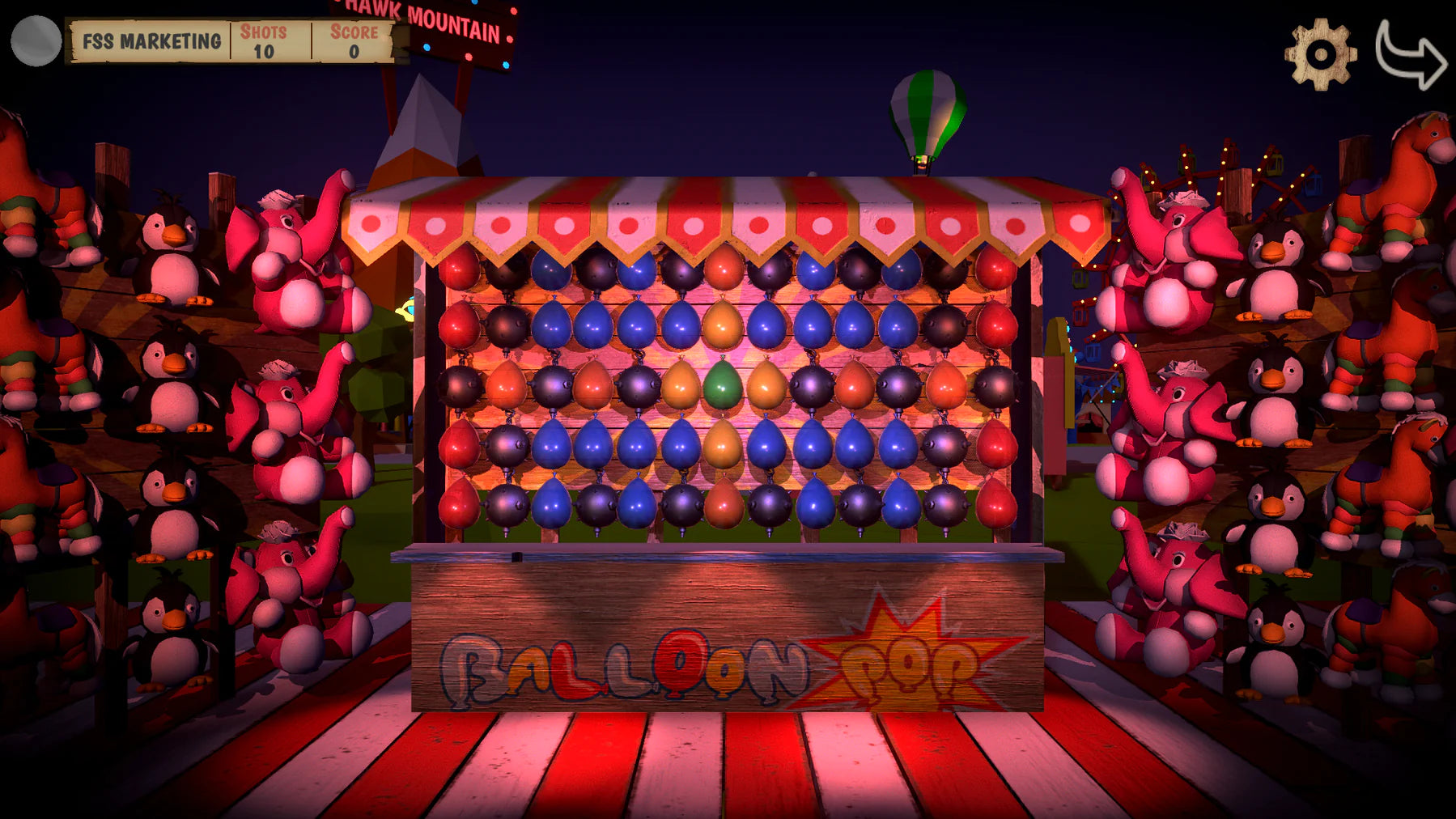Pop the single green balloon
Image resolution: width=1456 pixels, height=819 pixels.
click(722, 385)
